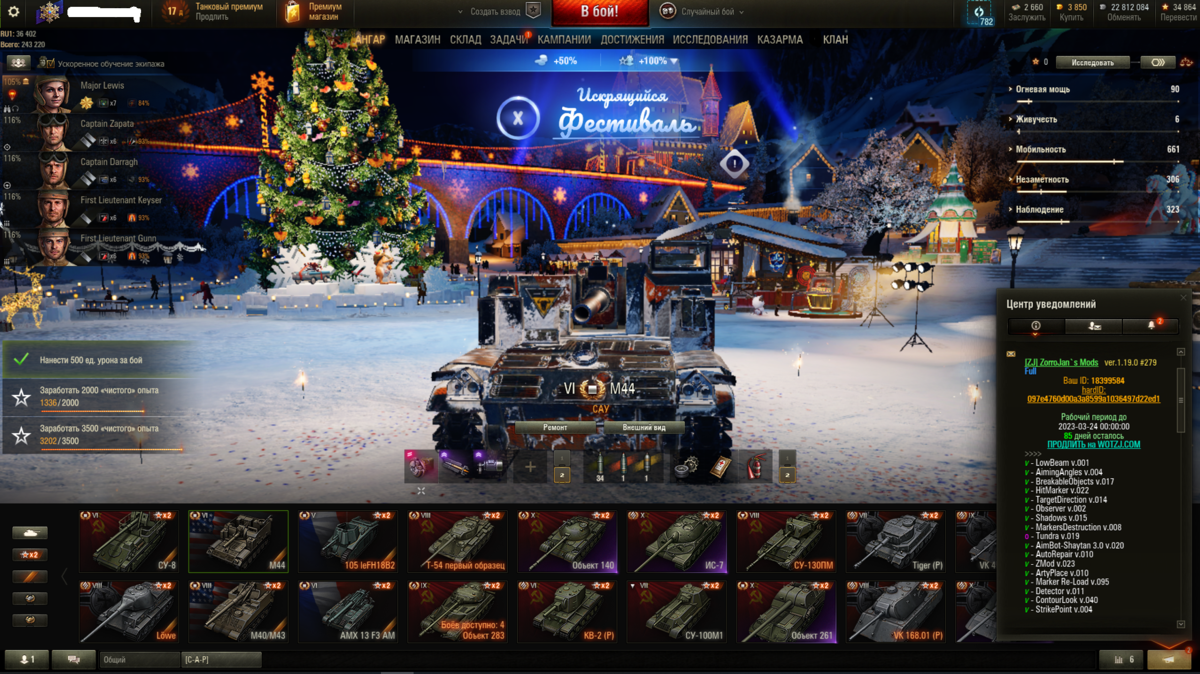Open the КАМПАНИИ section
This screenshot has height=674, width=1200.
pos(564,40)
